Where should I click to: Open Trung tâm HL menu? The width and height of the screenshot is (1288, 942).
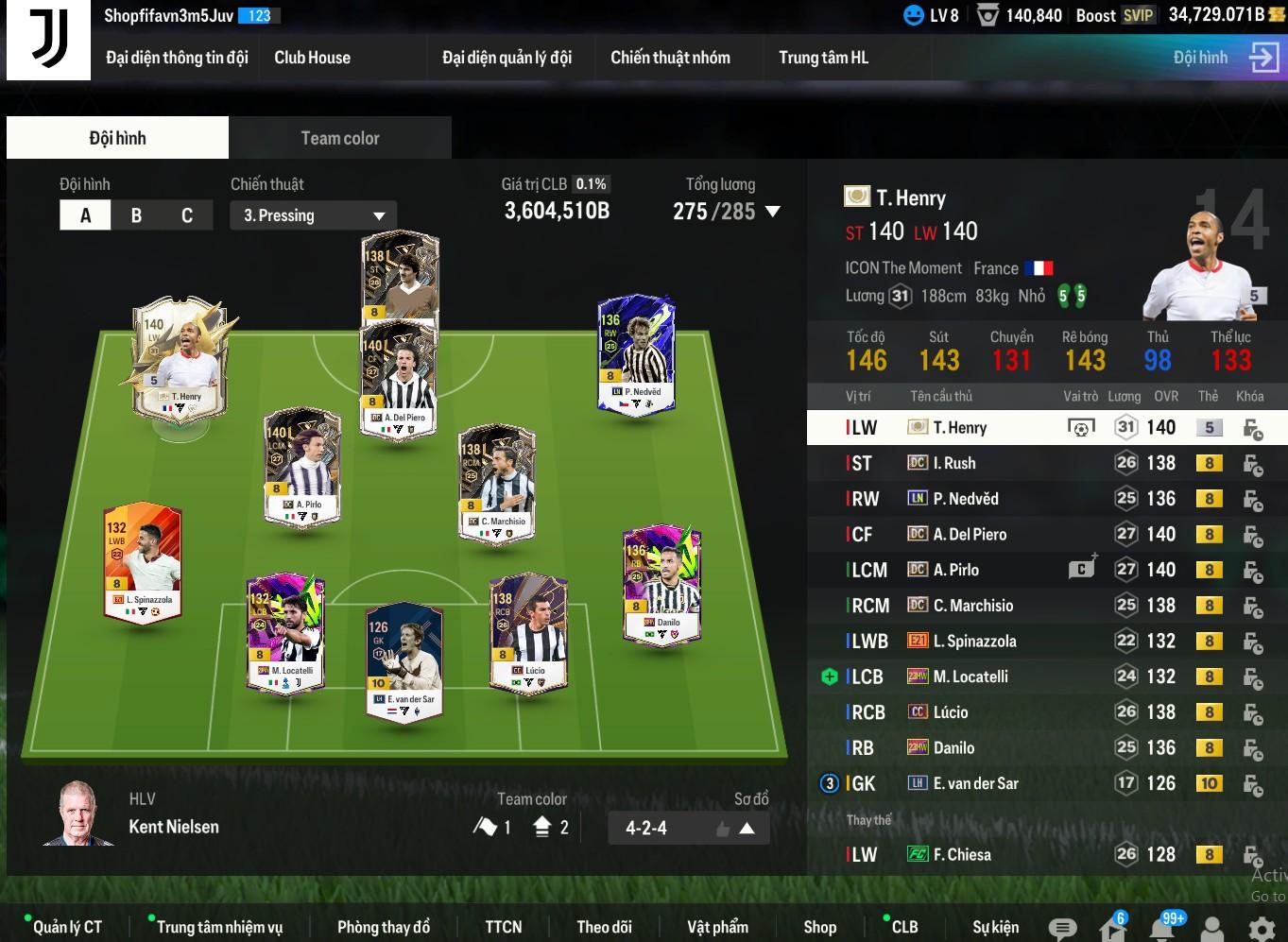pyautogui.click(x=823, y=58)
